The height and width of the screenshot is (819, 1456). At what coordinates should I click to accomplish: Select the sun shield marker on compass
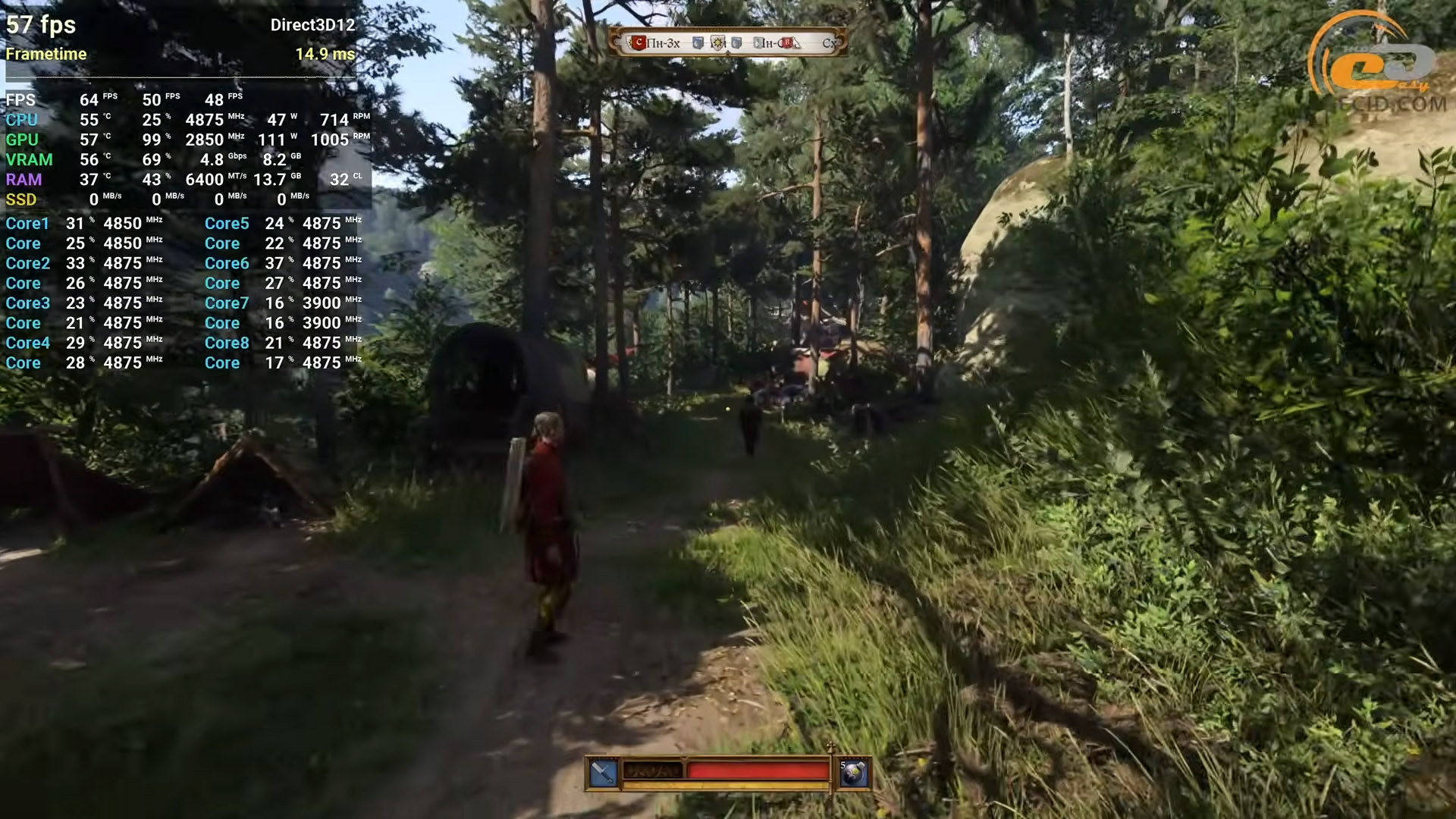[x=717, y=42]
